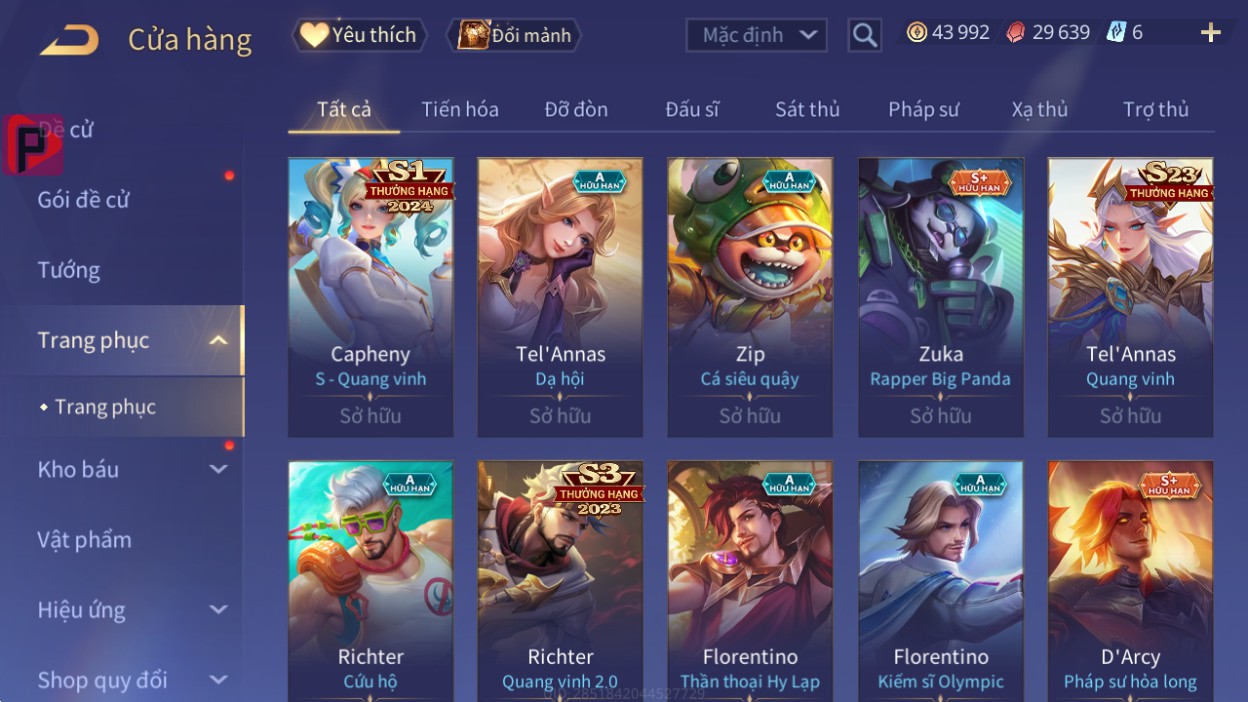Image resolution: width=1248 pixels, height=702 pixels.
Task: Open the Xạ thủ tab
Action: click(x=1039, y=110)
